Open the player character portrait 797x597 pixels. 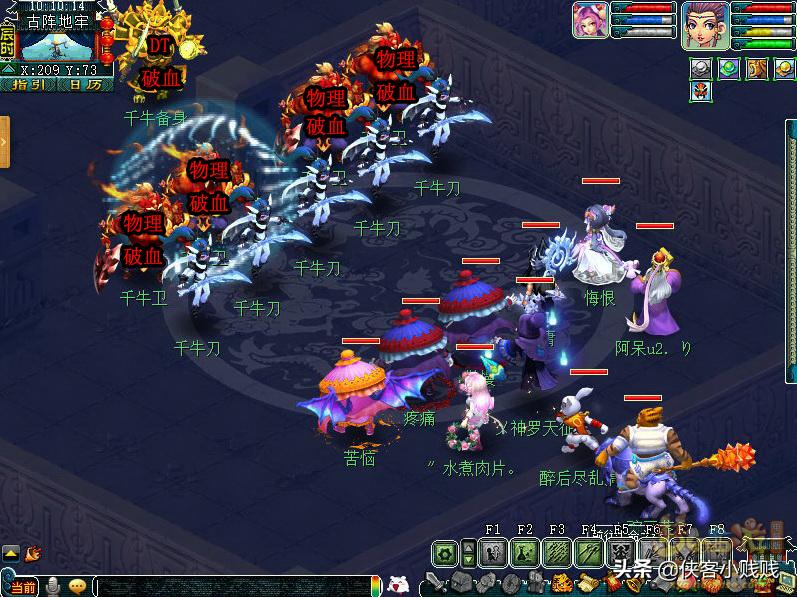click(x=704, y=24)
